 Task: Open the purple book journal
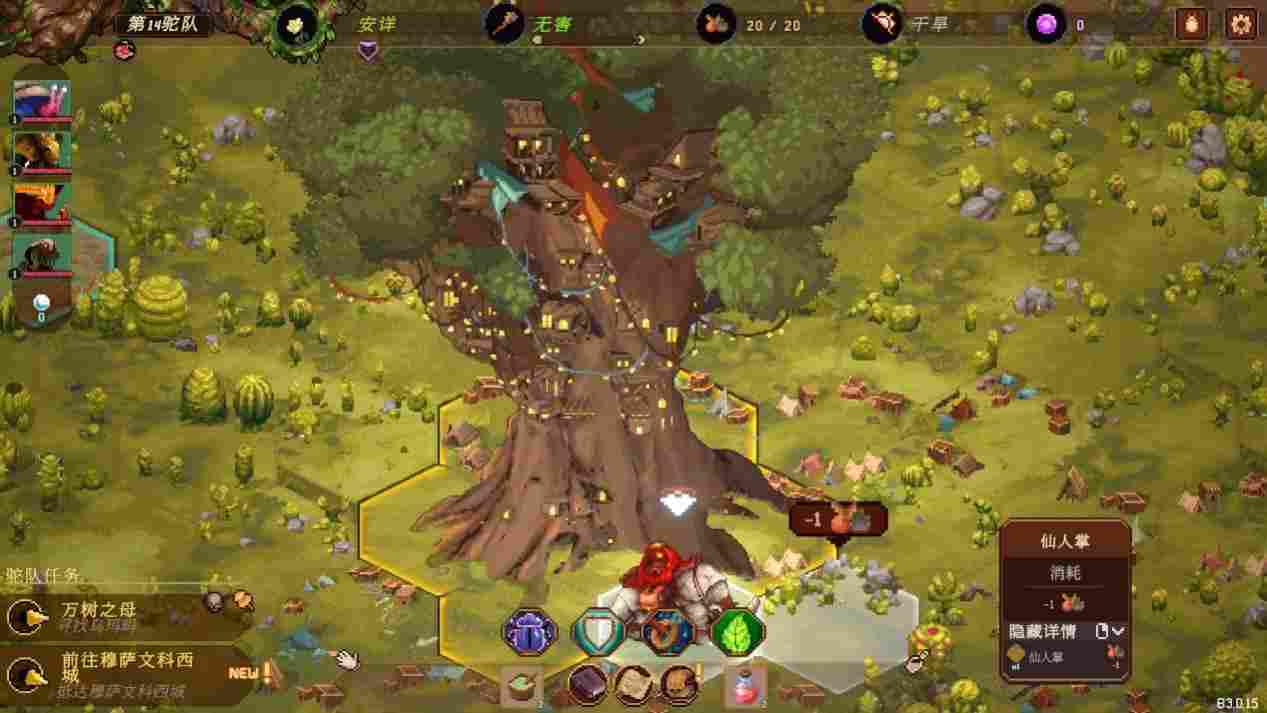point(588,685)
